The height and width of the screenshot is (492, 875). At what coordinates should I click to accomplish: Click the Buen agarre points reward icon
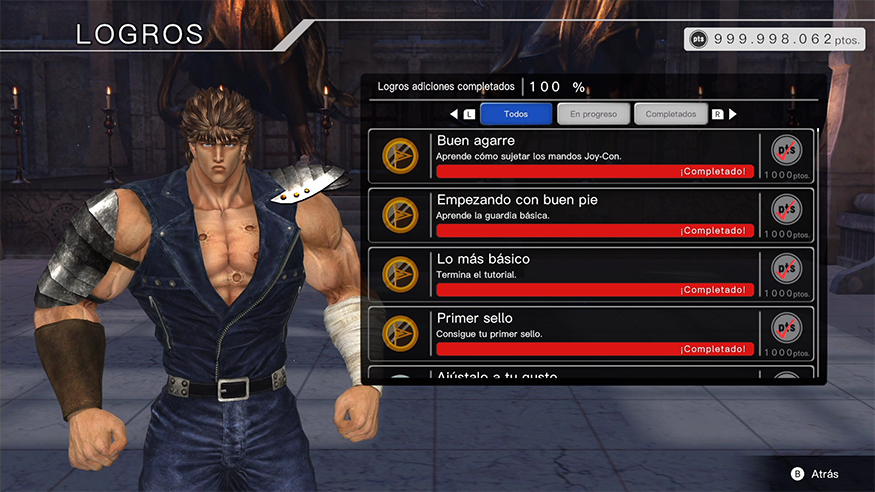787,151
